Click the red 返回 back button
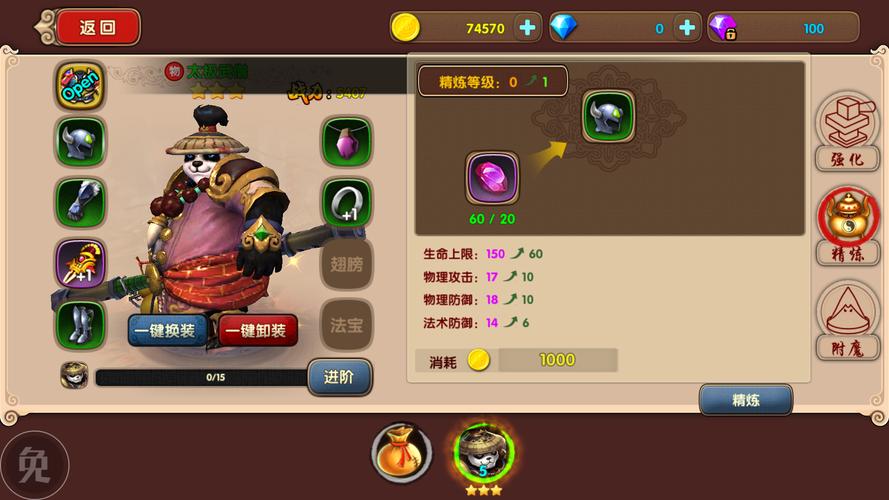The width and height of the screenshot is (889, 500). pos(97,27)
